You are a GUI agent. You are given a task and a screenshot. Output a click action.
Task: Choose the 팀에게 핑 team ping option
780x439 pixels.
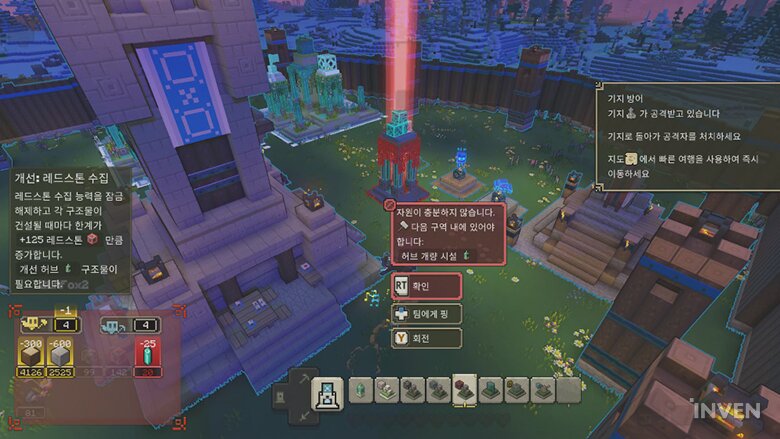point(427,312)
